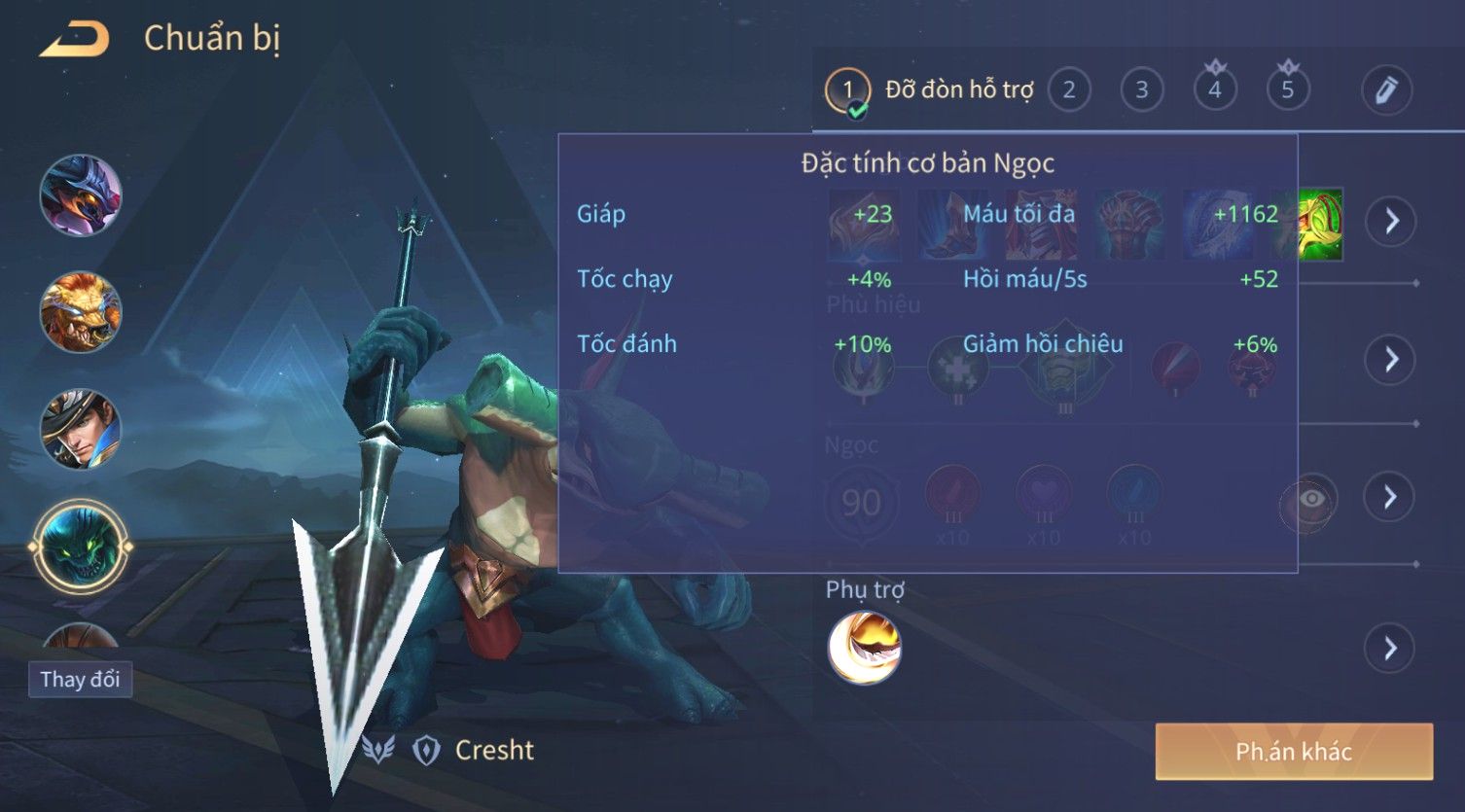Open the Ngọc arcana arrow
The height and width of the screenshot is (812, 1465).
tap(1391, 497)
